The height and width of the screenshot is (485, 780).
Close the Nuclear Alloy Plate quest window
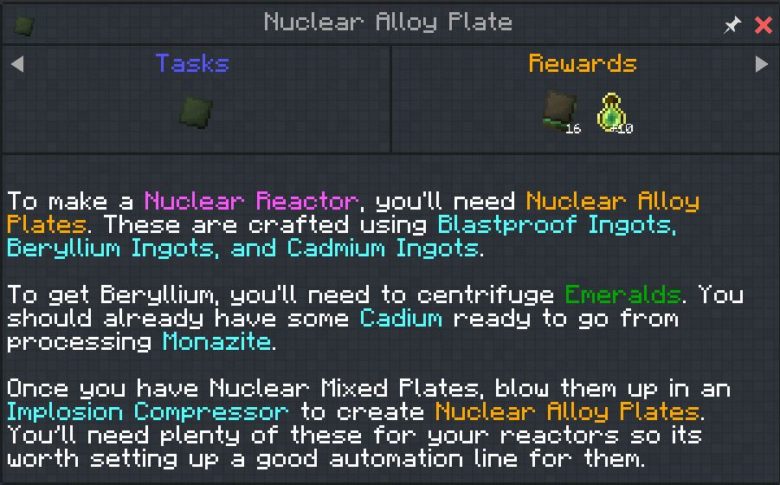[763, 25]
